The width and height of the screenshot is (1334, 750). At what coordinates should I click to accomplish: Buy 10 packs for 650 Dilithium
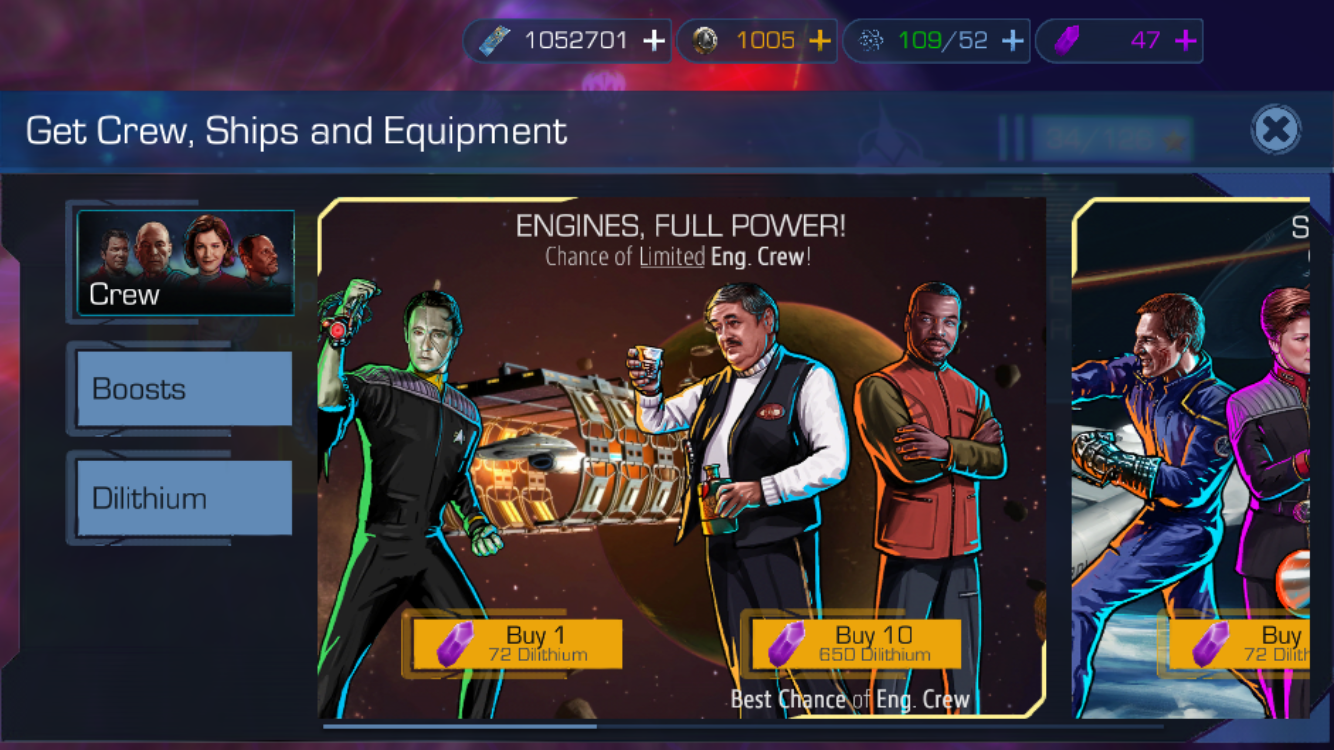(856, 644)
